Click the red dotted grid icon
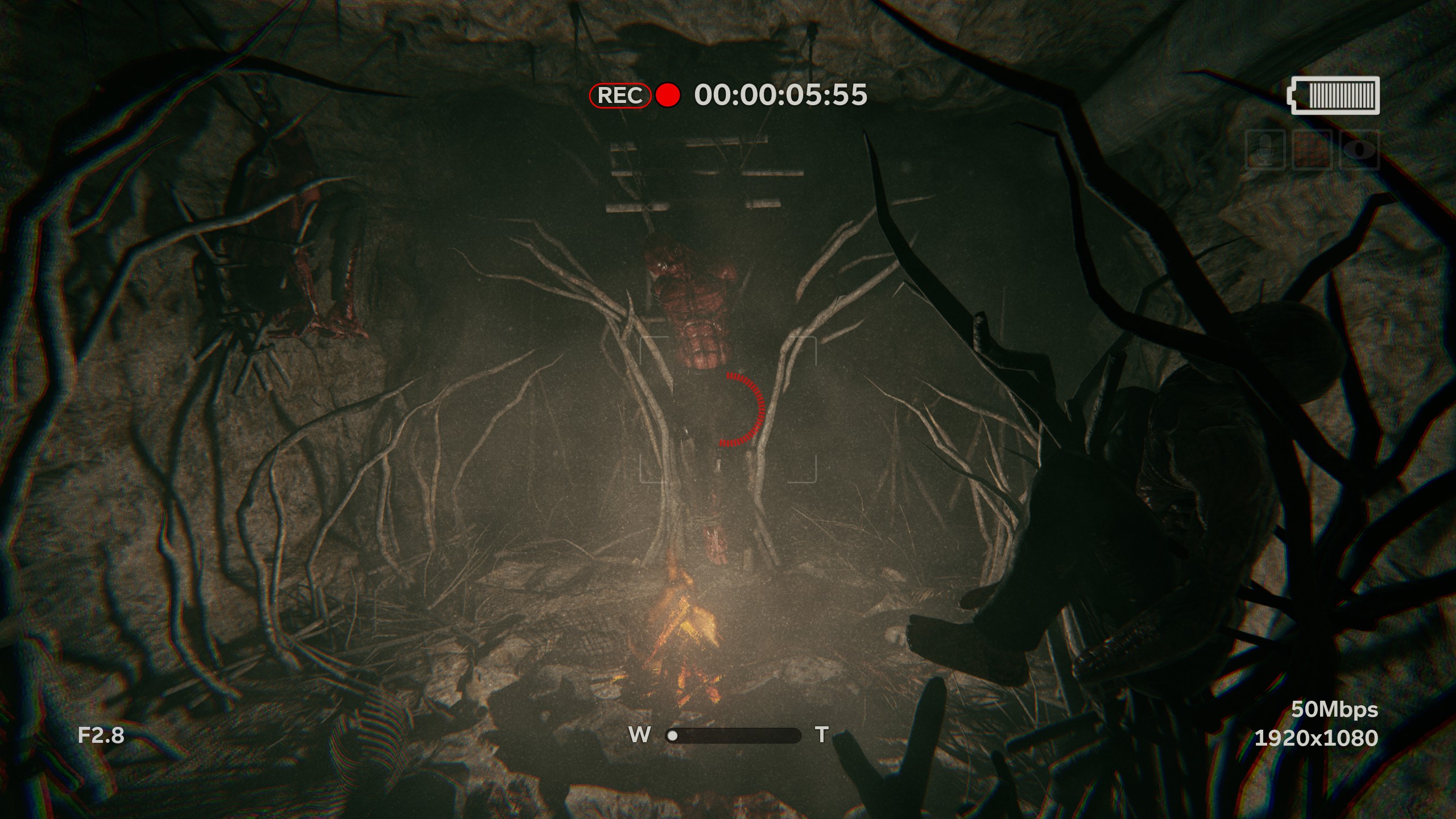The width and height of the screenshot is (1456, 819). click(x=1313, y=151)
